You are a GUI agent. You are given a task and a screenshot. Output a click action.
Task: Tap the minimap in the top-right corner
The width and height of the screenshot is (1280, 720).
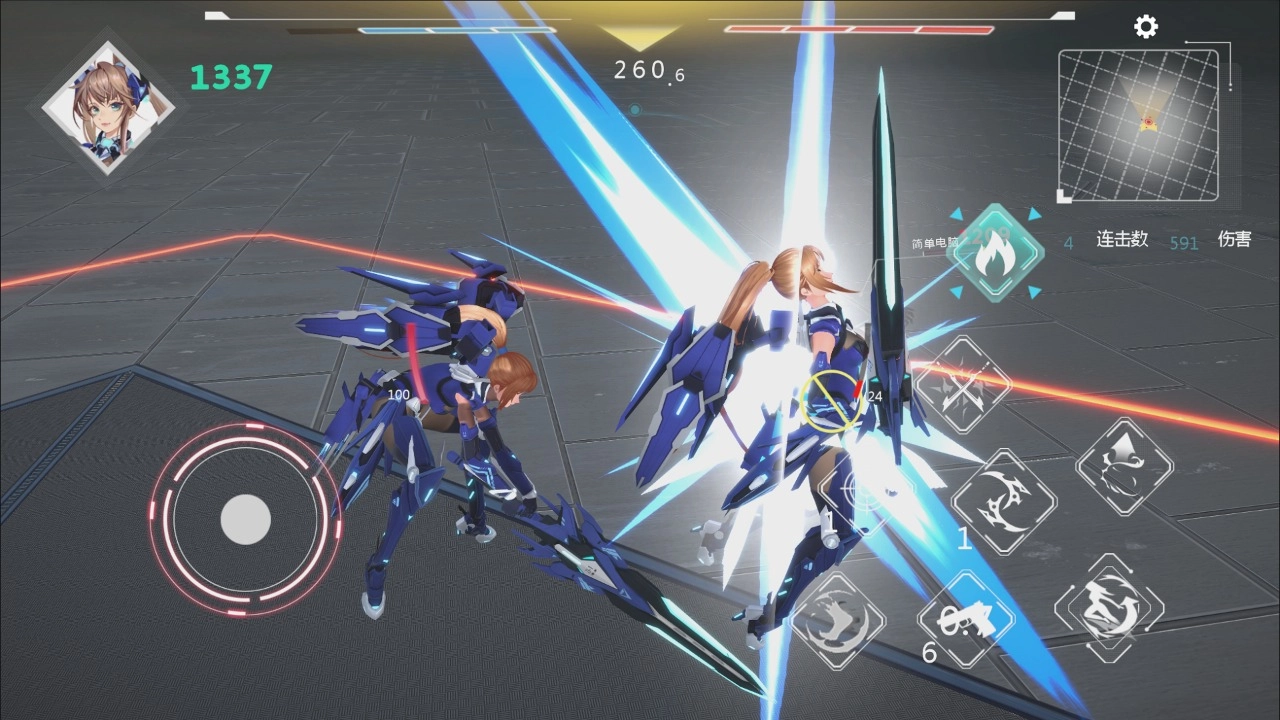1140,122
